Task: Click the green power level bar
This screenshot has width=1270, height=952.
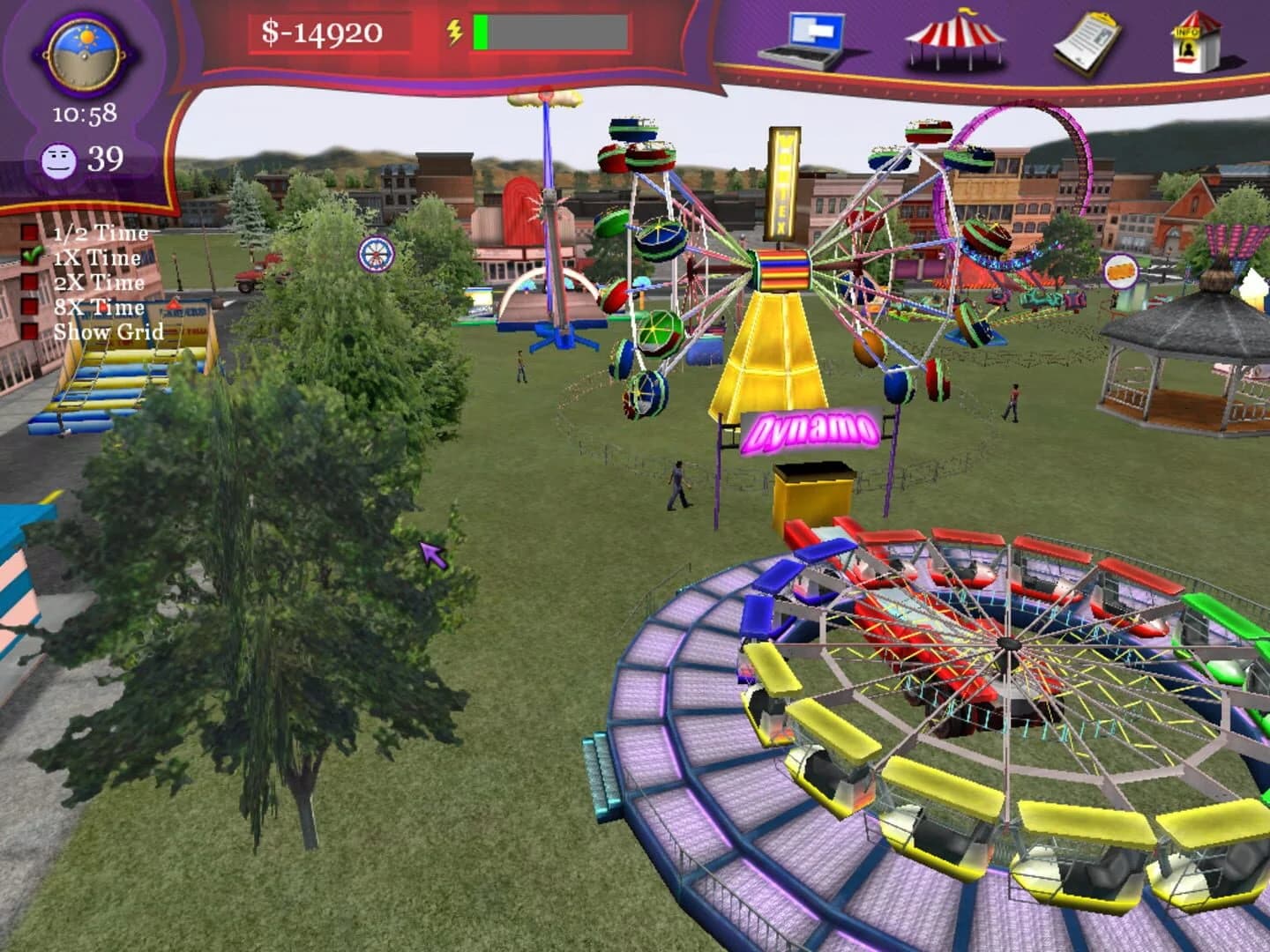Action: tap(481, 33)
